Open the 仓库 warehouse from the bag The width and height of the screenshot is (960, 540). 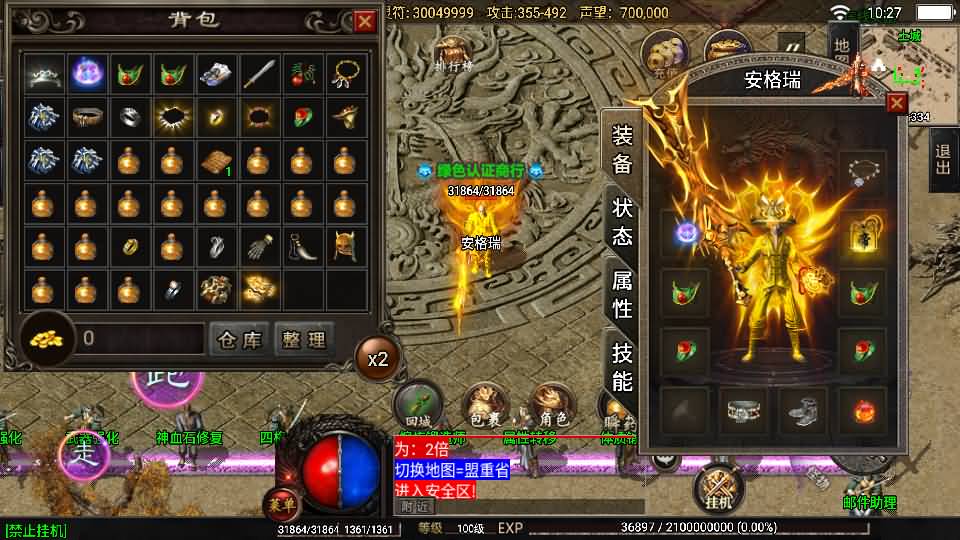239,339
